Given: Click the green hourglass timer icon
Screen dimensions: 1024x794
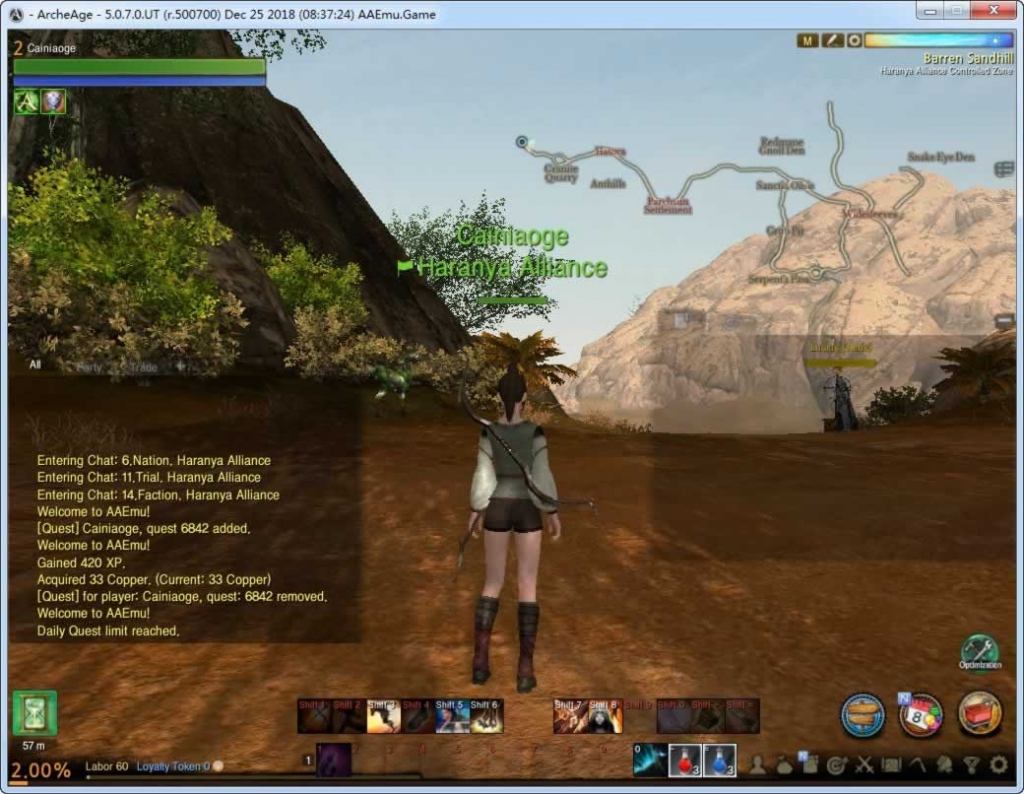Looking at the screenshot, I should coord(34,713).
